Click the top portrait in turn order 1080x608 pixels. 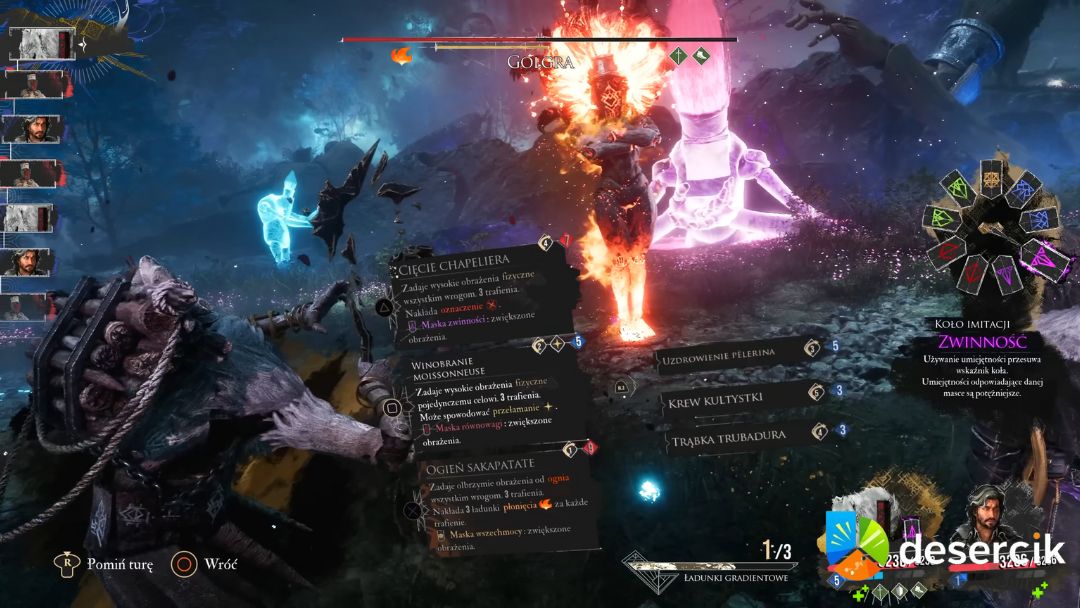pos(40,44)
